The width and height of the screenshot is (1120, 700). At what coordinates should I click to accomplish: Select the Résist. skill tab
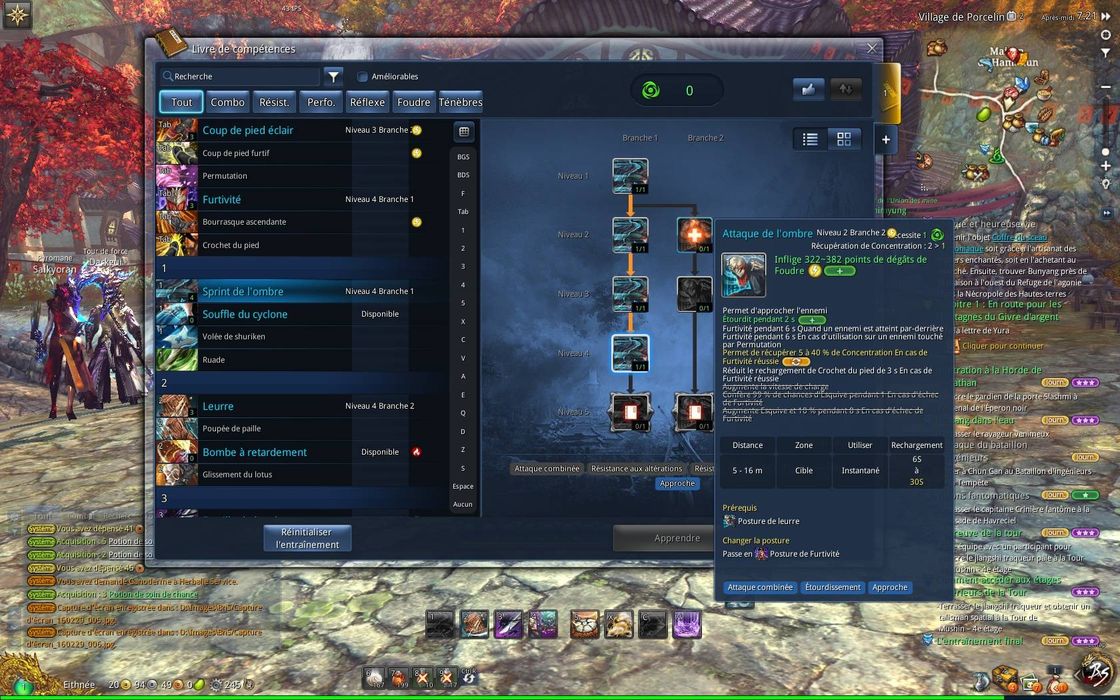(275, 102)
